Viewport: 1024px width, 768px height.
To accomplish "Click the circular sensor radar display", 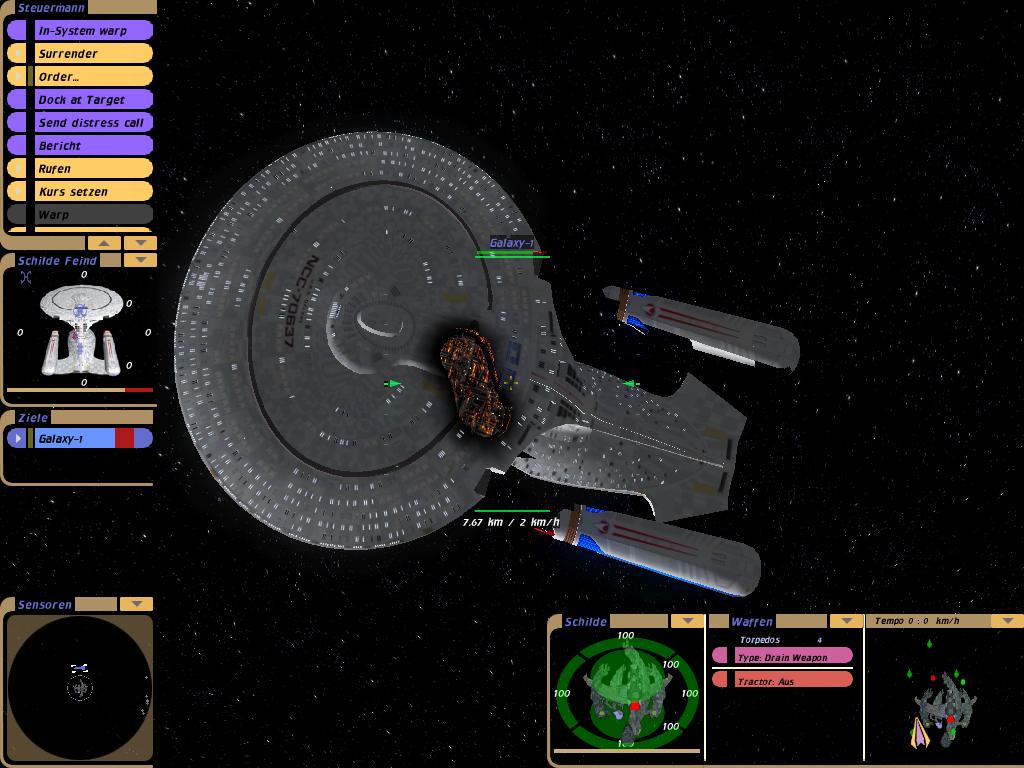I will point(80,687).
